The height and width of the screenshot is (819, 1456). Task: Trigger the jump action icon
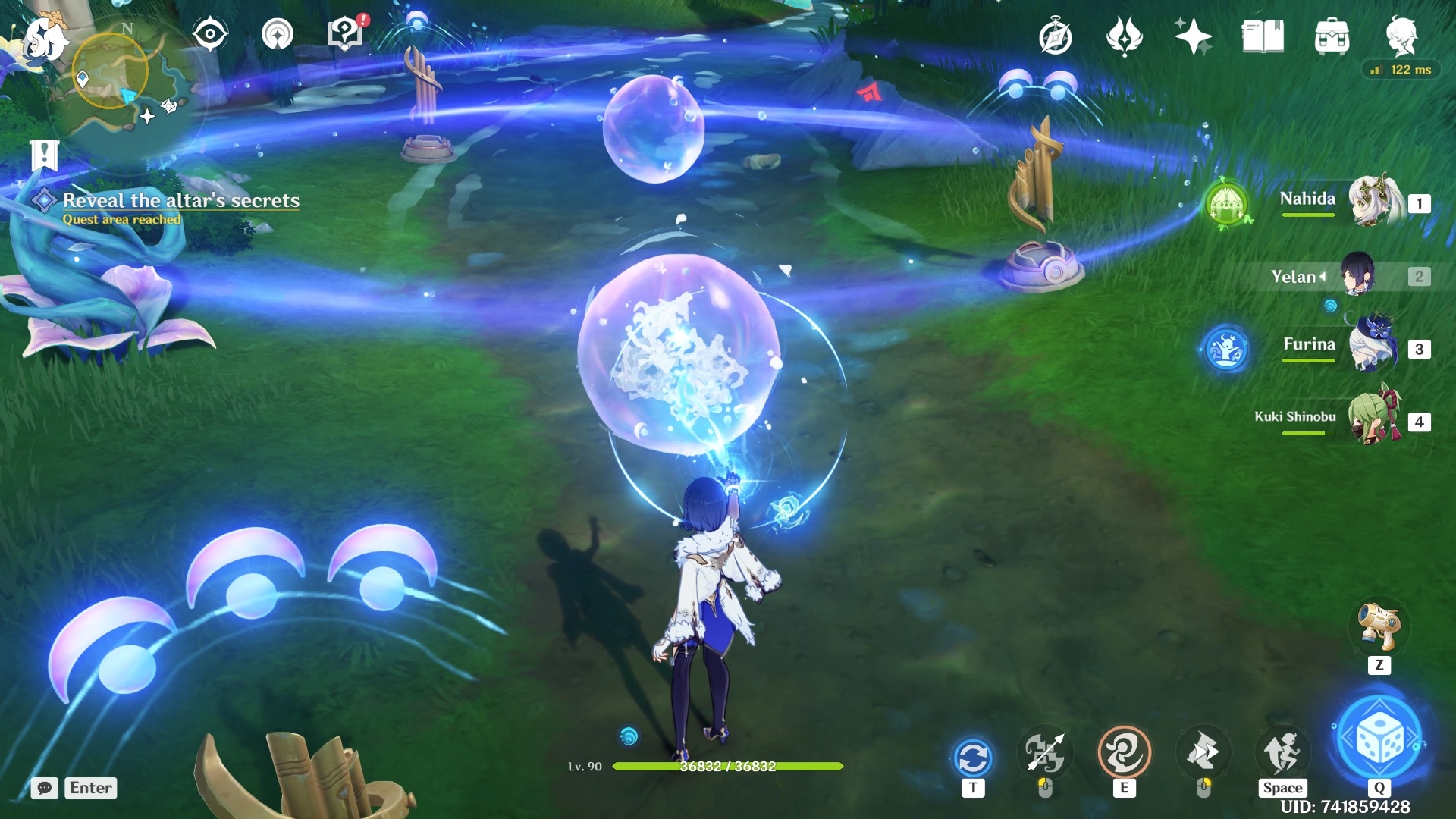1282,753
